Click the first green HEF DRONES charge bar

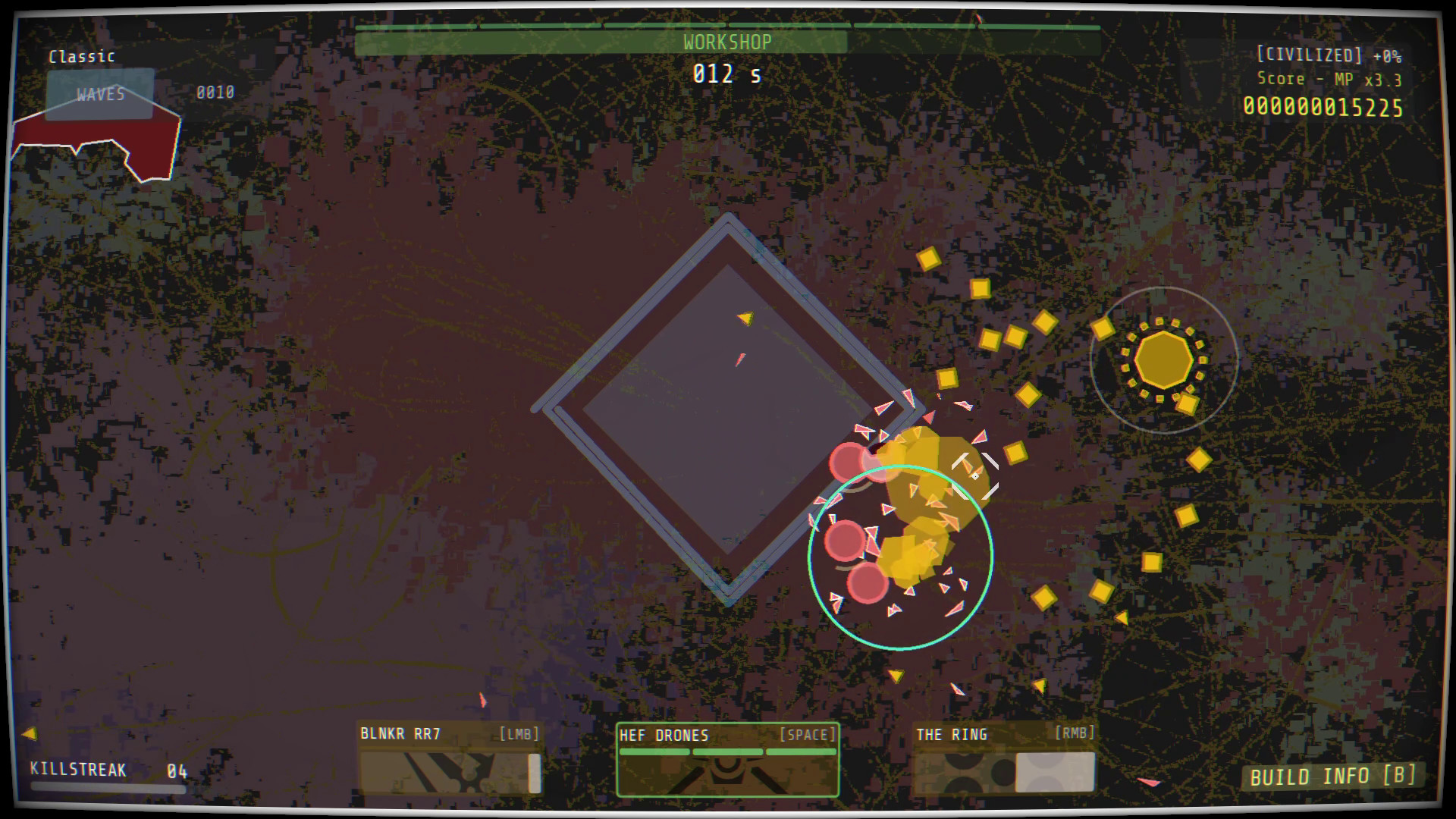pos(654,752)
